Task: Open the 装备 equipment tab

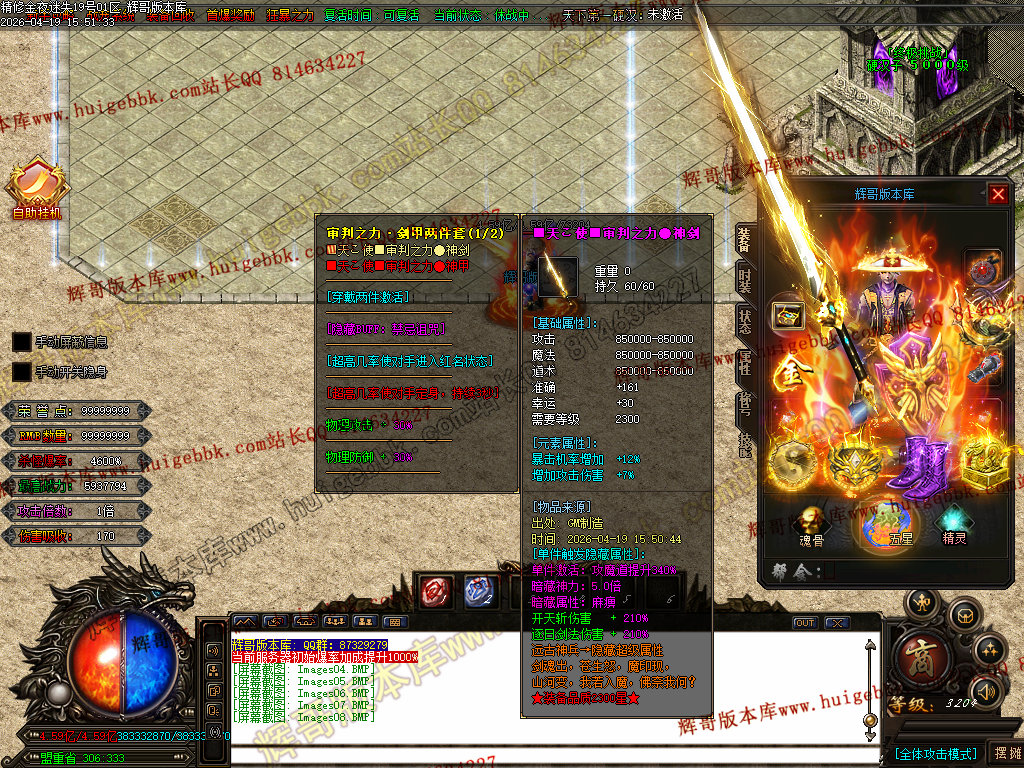Action: [745, 238]
